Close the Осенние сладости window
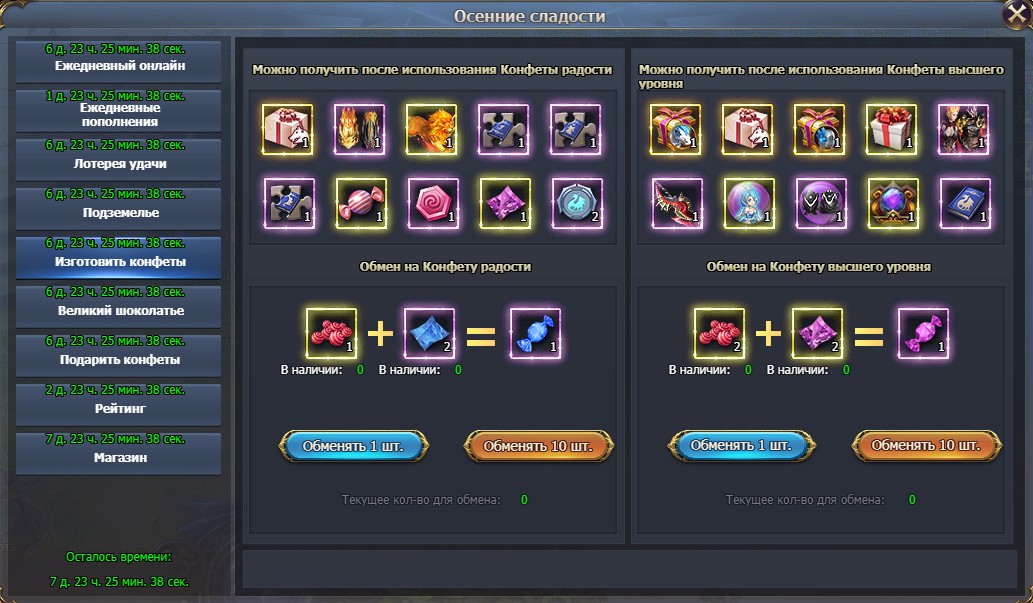1033x603 pixels. pyautogui.click(x=1016, y=14)
